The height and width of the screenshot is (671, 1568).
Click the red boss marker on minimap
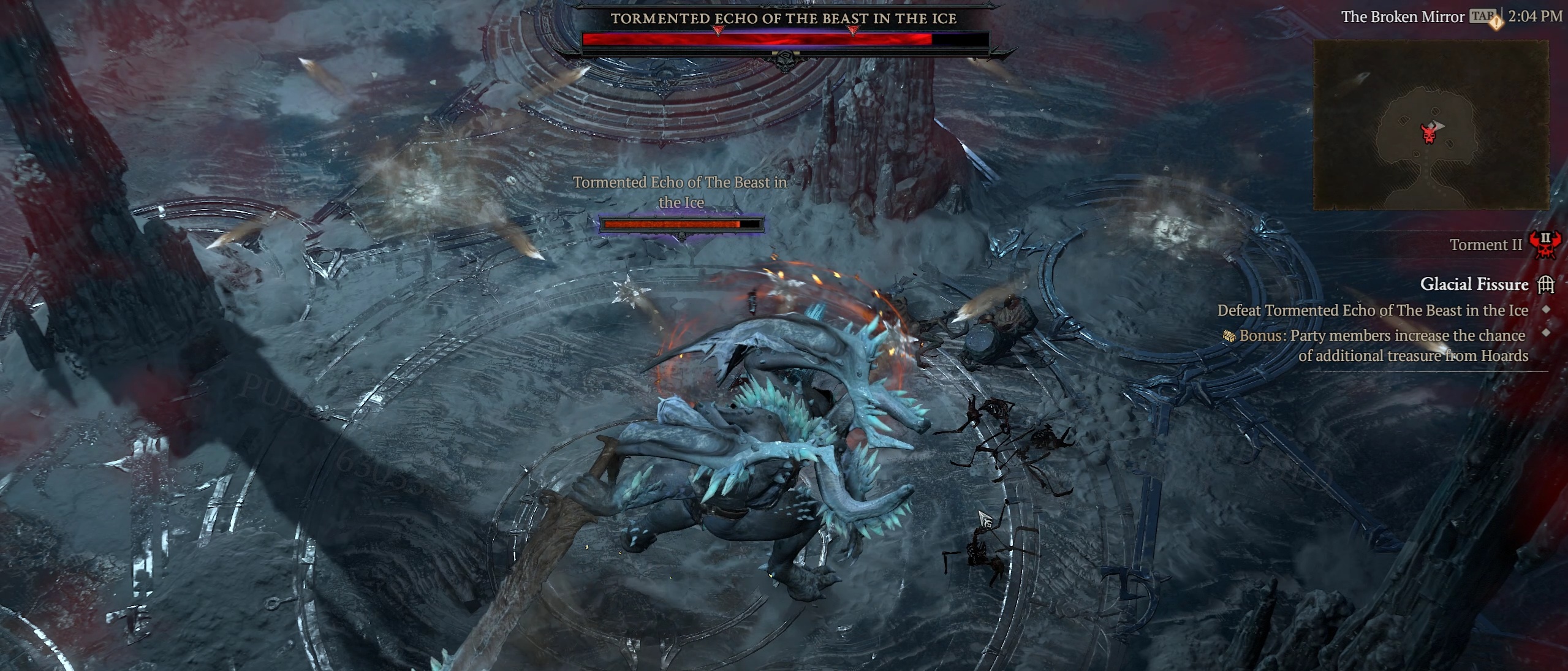(x=1429, y=132)
